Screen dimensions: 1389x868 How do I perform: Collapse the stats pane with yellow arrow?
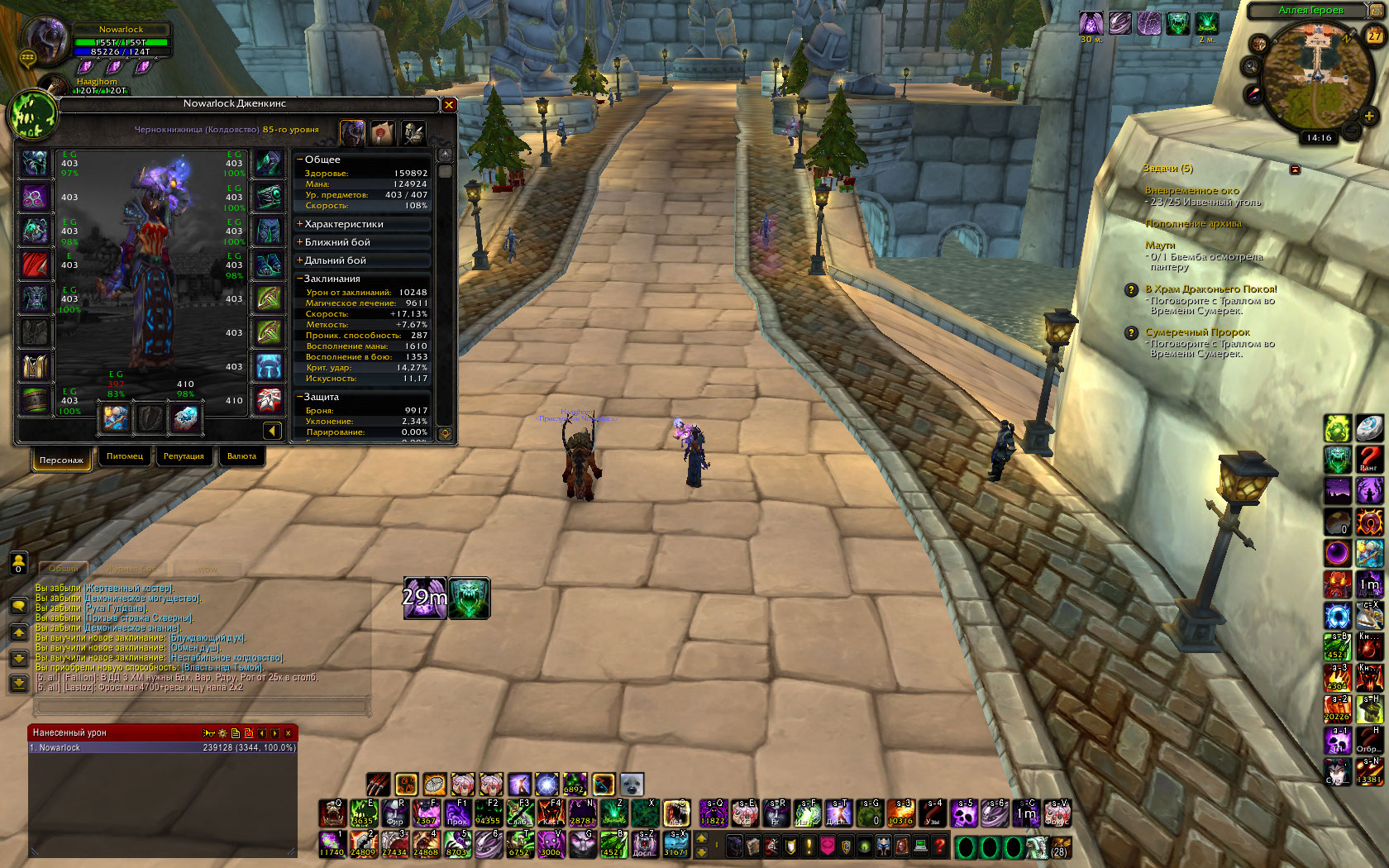coord(272,431)
